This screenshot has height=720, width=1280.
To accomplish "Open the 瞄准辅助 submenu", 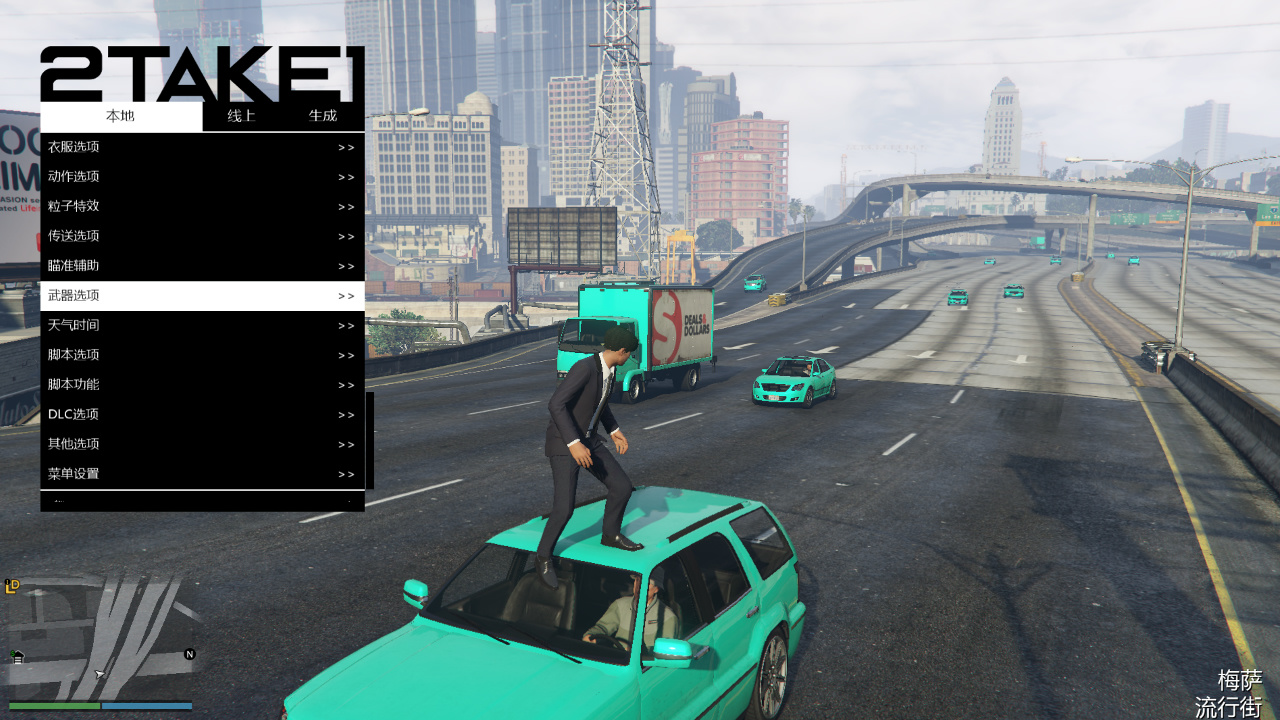I will pyautogui.click(x=202, y=266).
